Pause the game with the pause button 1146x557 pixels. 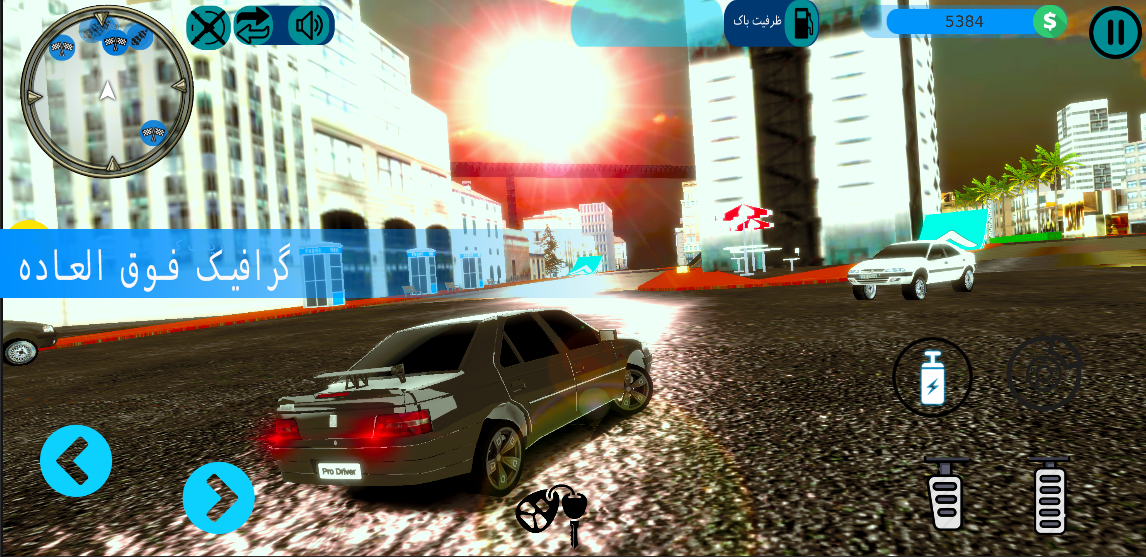point(1113,32)
